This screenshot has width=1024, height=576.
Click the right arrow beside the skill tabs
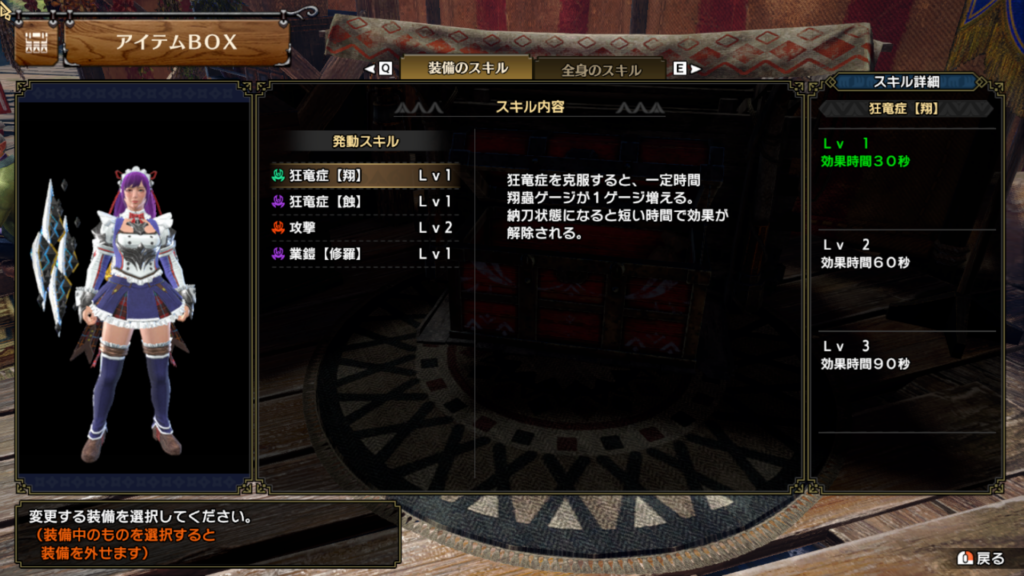pos(695,69)
